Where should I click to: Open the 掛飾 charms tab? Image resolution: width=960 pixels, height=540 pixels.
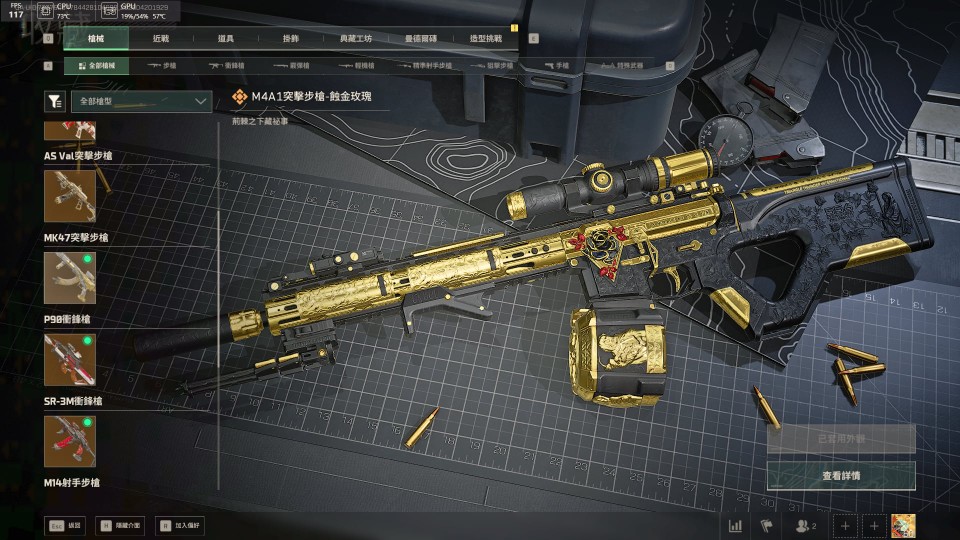291,39
